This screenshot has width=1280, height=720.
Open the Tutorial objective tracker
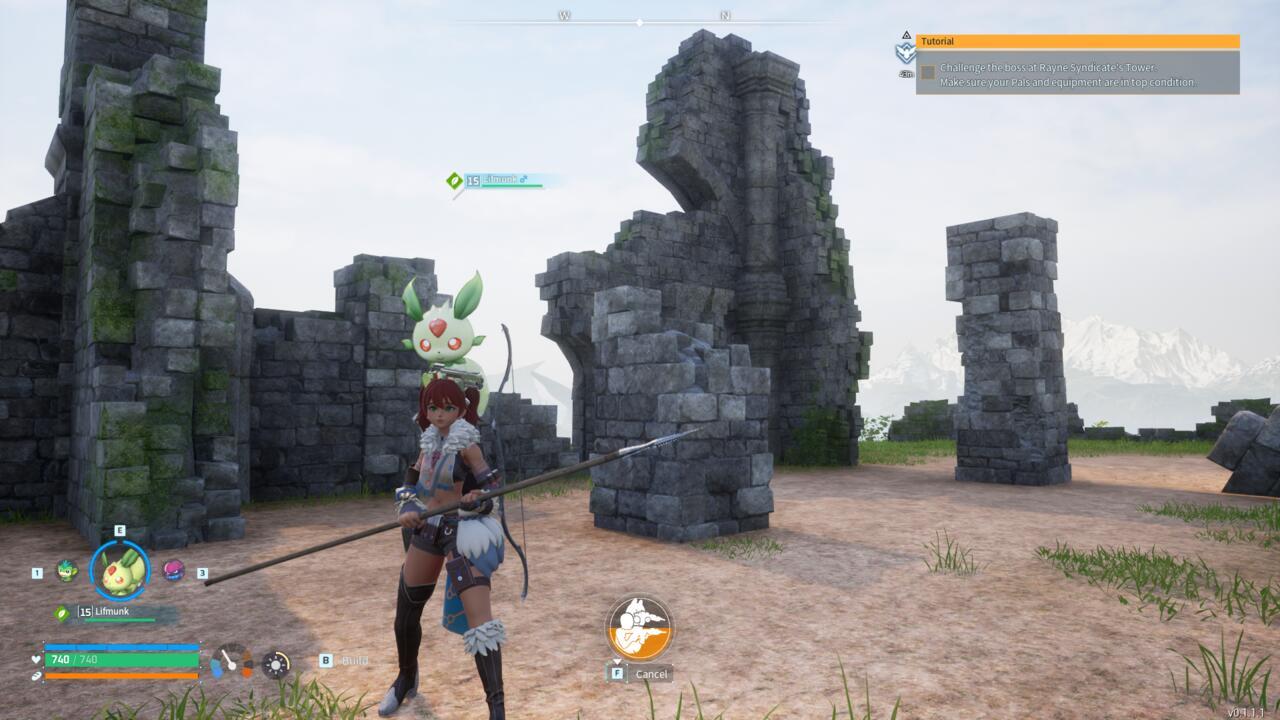(x=1077, y=42)
